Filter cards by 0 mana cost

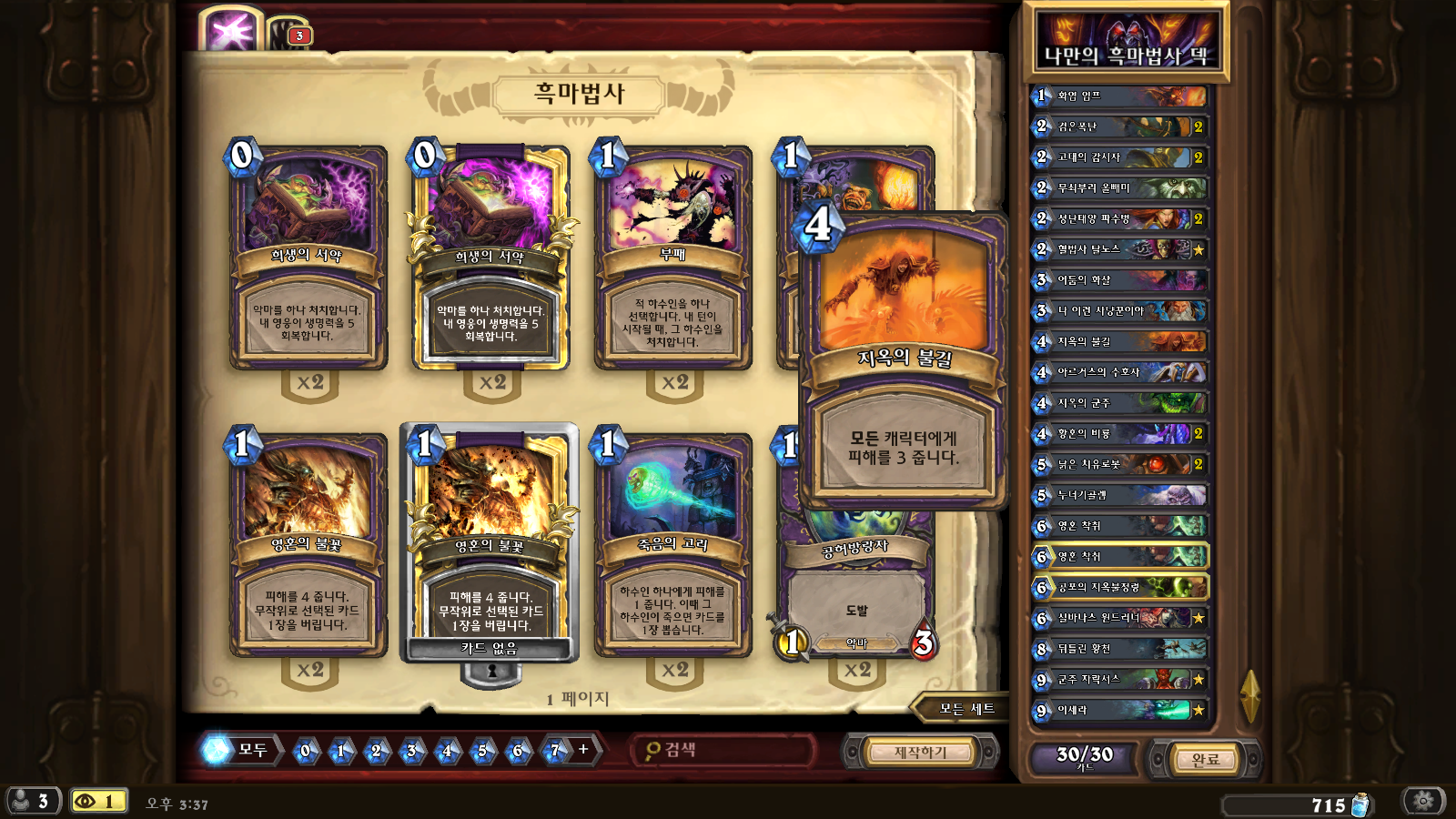tap(305, 751)
